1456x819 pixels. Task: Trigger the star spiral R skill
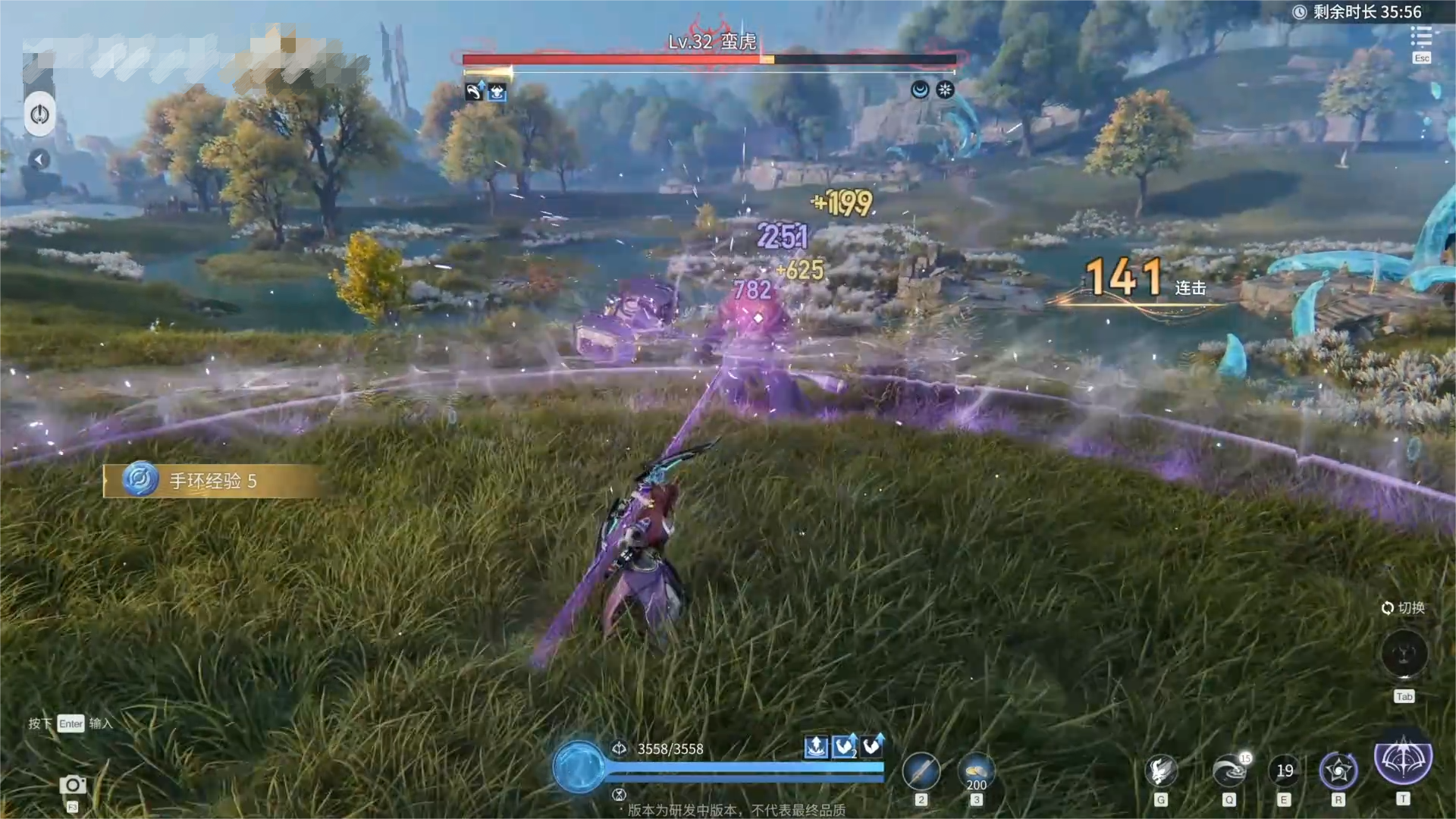tap(1338, 771)
